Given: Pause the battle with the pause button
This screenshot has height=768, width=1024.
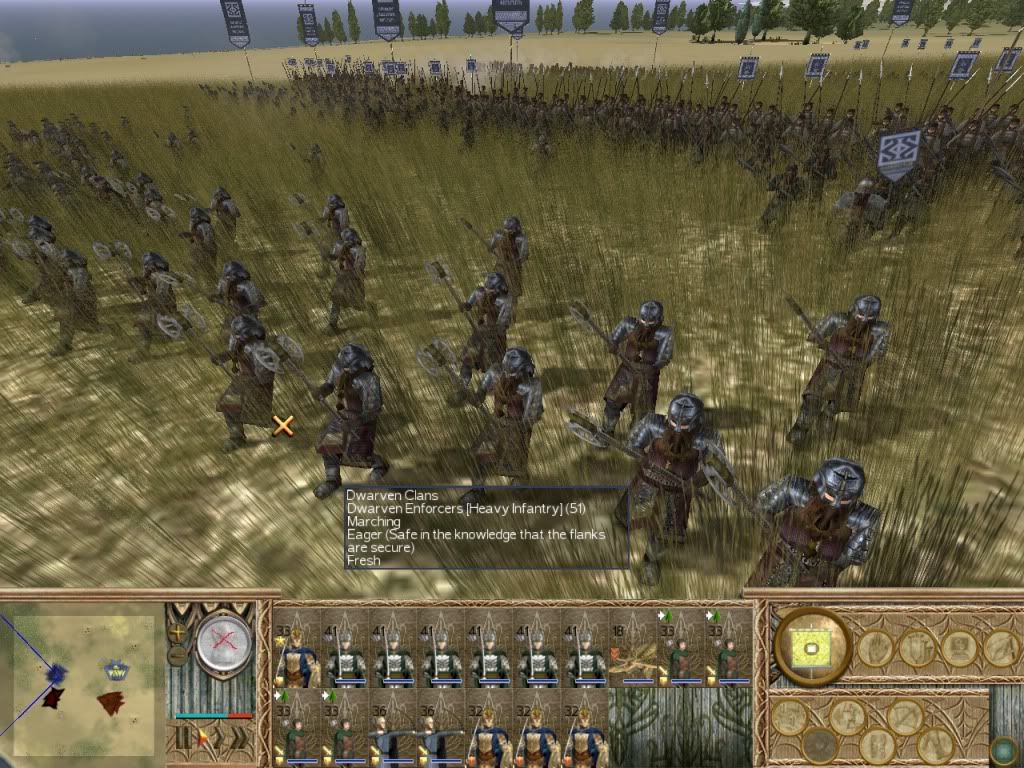Looking at the screenshot, I should (183, 739).
